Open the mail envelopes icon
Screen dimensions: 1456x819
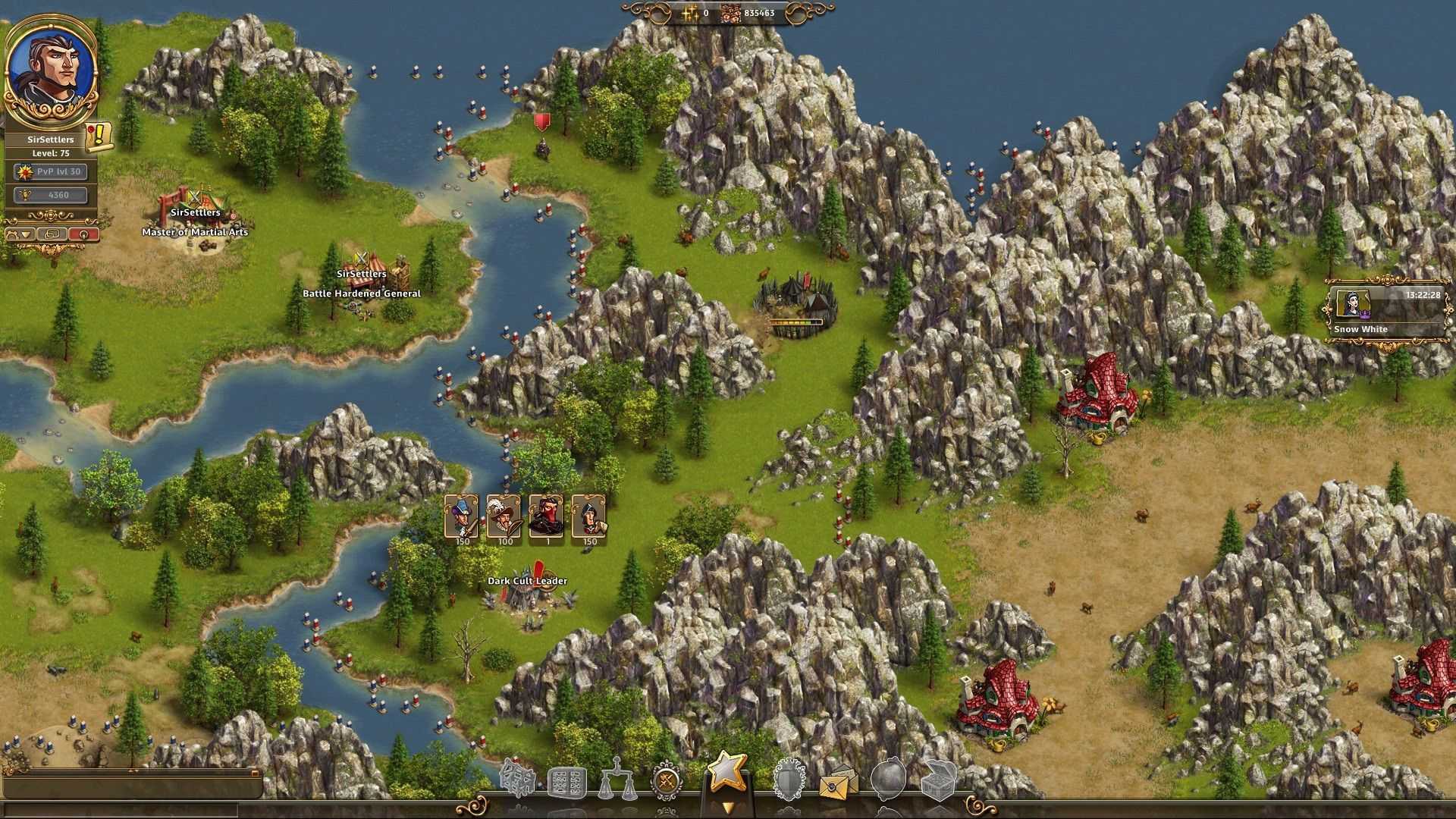(837, 783)
